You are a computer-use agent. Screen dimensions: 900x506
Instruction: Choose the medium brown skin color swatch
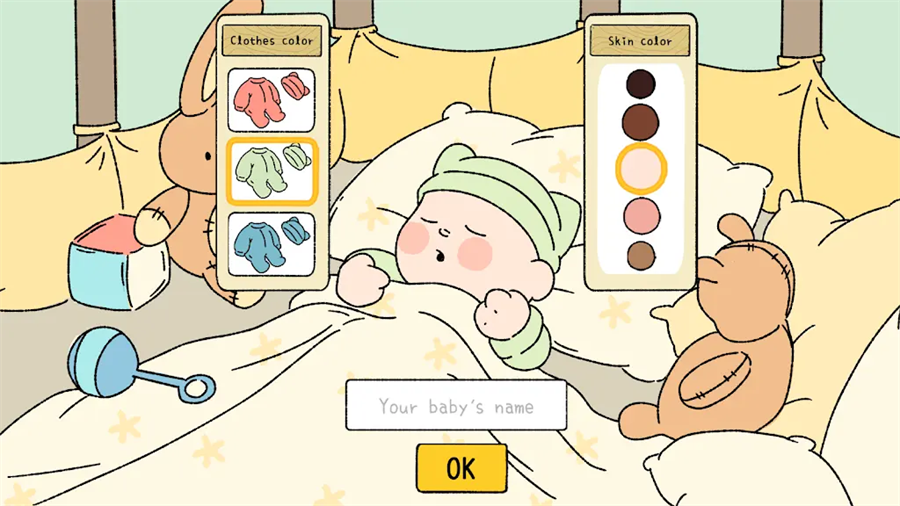(640, 122)
